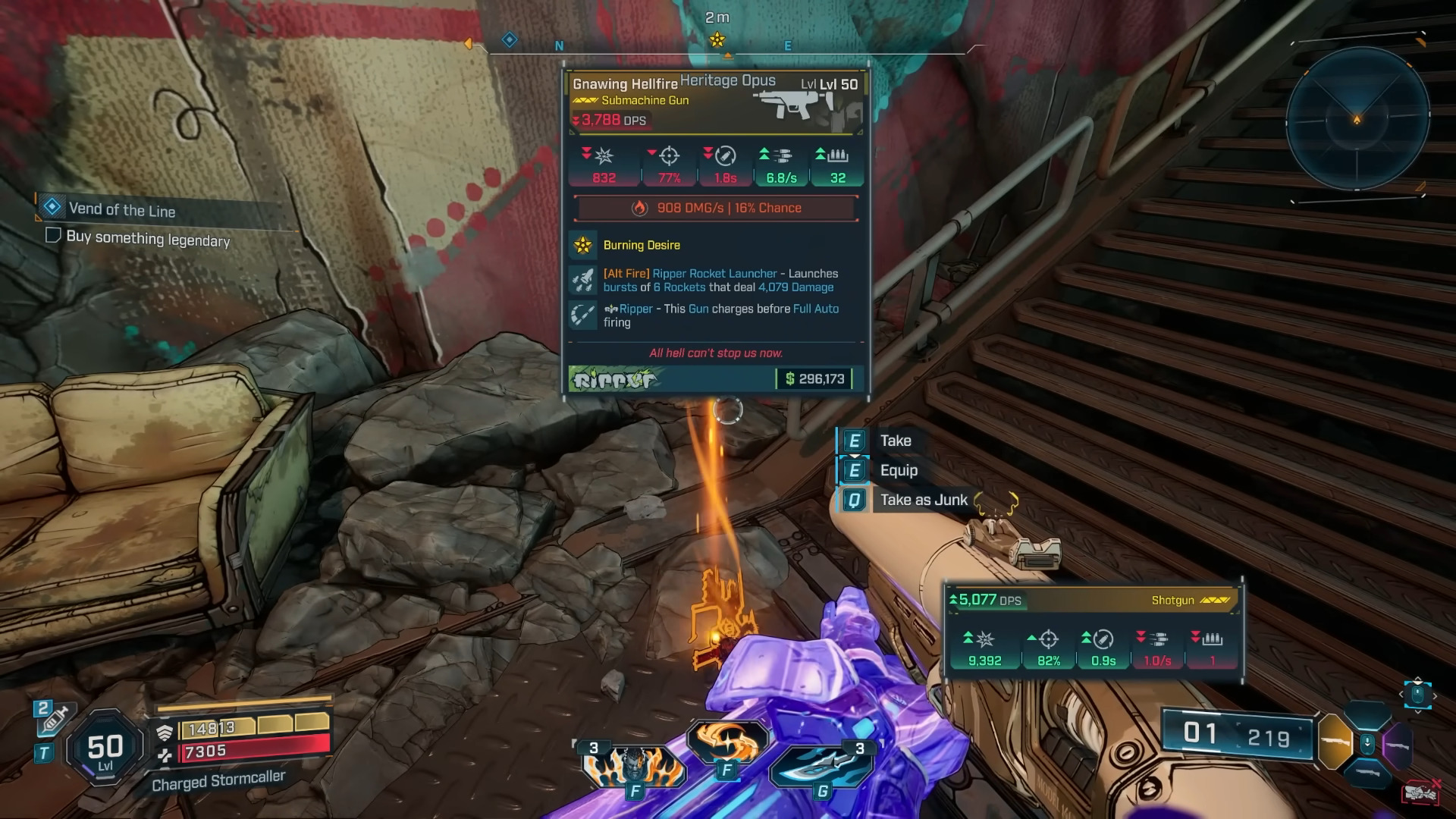Click the gold star compass marker
Viewport: 1456px width, 819px height.
[717, 40]
